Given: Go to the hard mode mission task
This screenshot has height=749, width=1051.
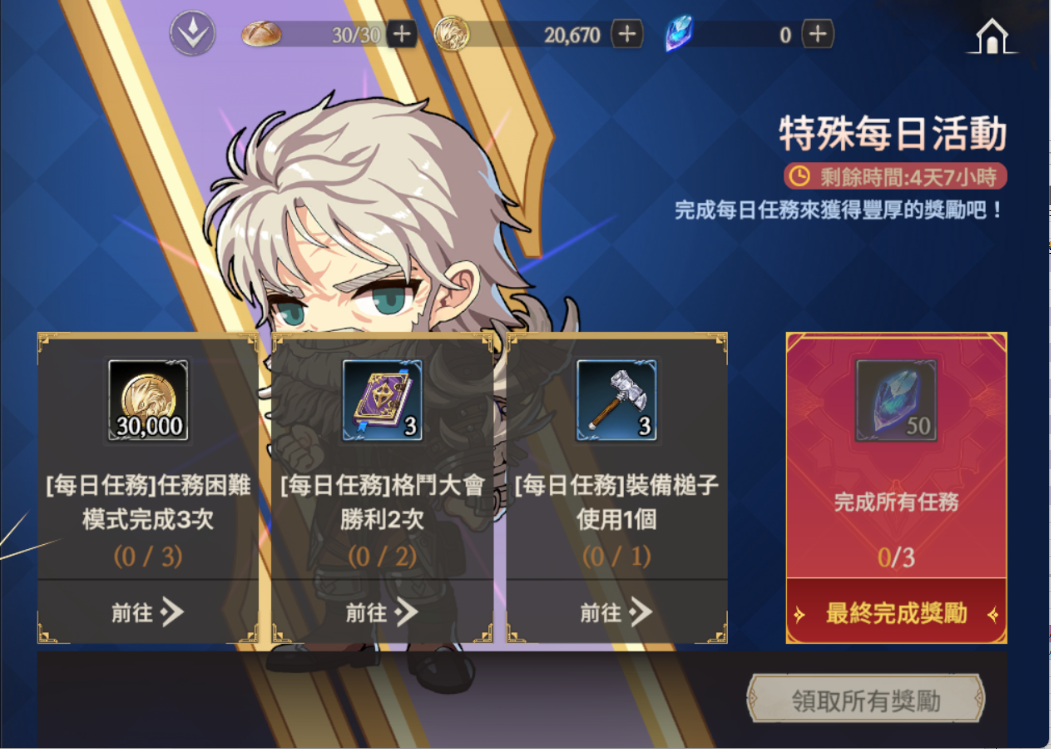Looking at the screenshot, I should pos(147,612).
